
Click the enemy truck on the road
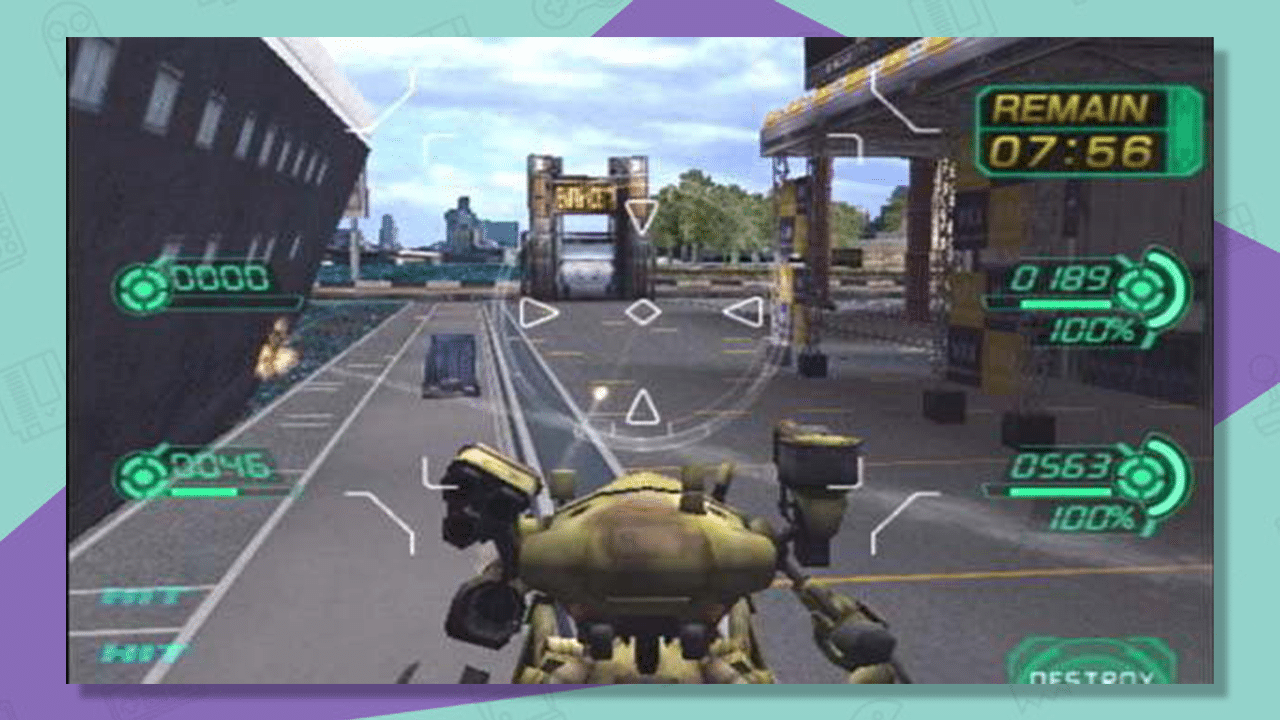point(449,364)
